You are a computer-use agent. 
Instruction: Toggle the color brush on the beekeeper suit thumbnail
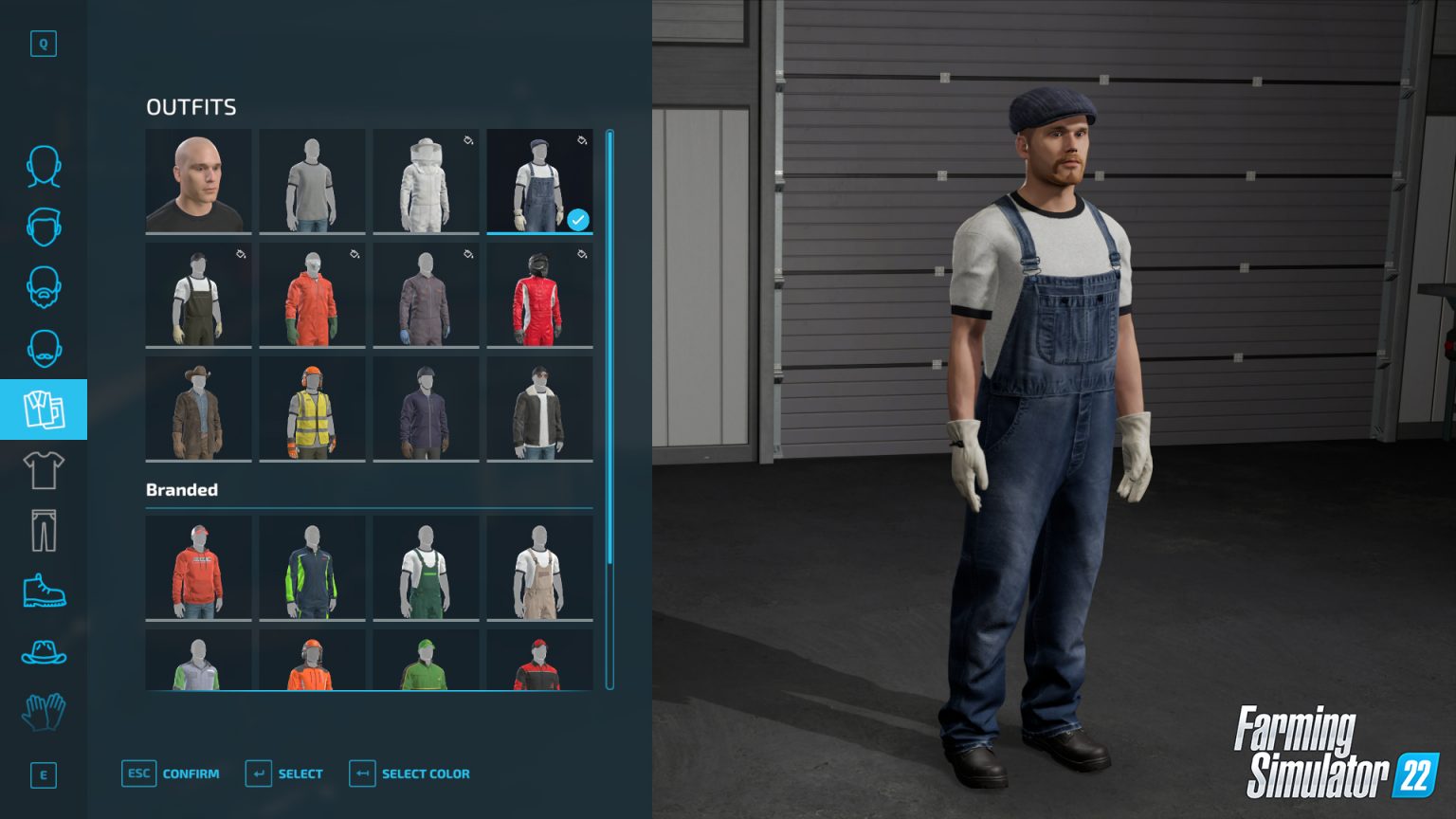pyautogui.click(x=466, y=139)
